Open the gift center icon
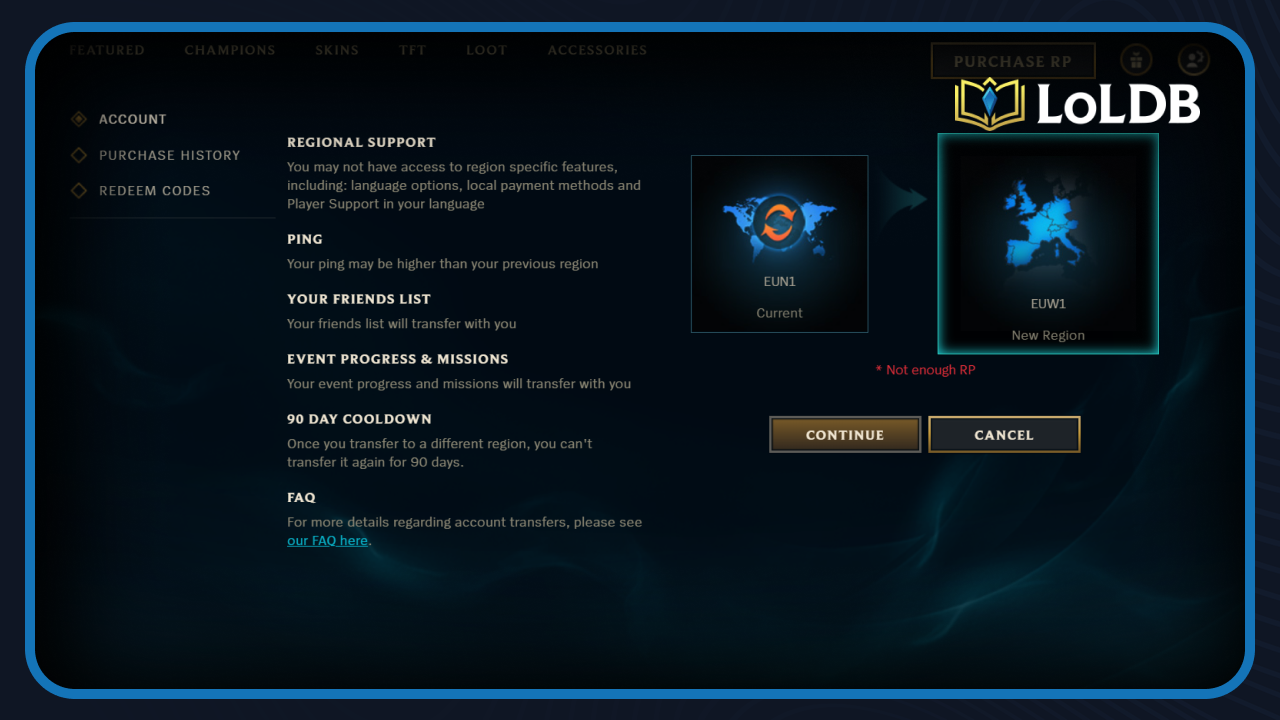1280x720 pixels. (x=1136, y=60)
